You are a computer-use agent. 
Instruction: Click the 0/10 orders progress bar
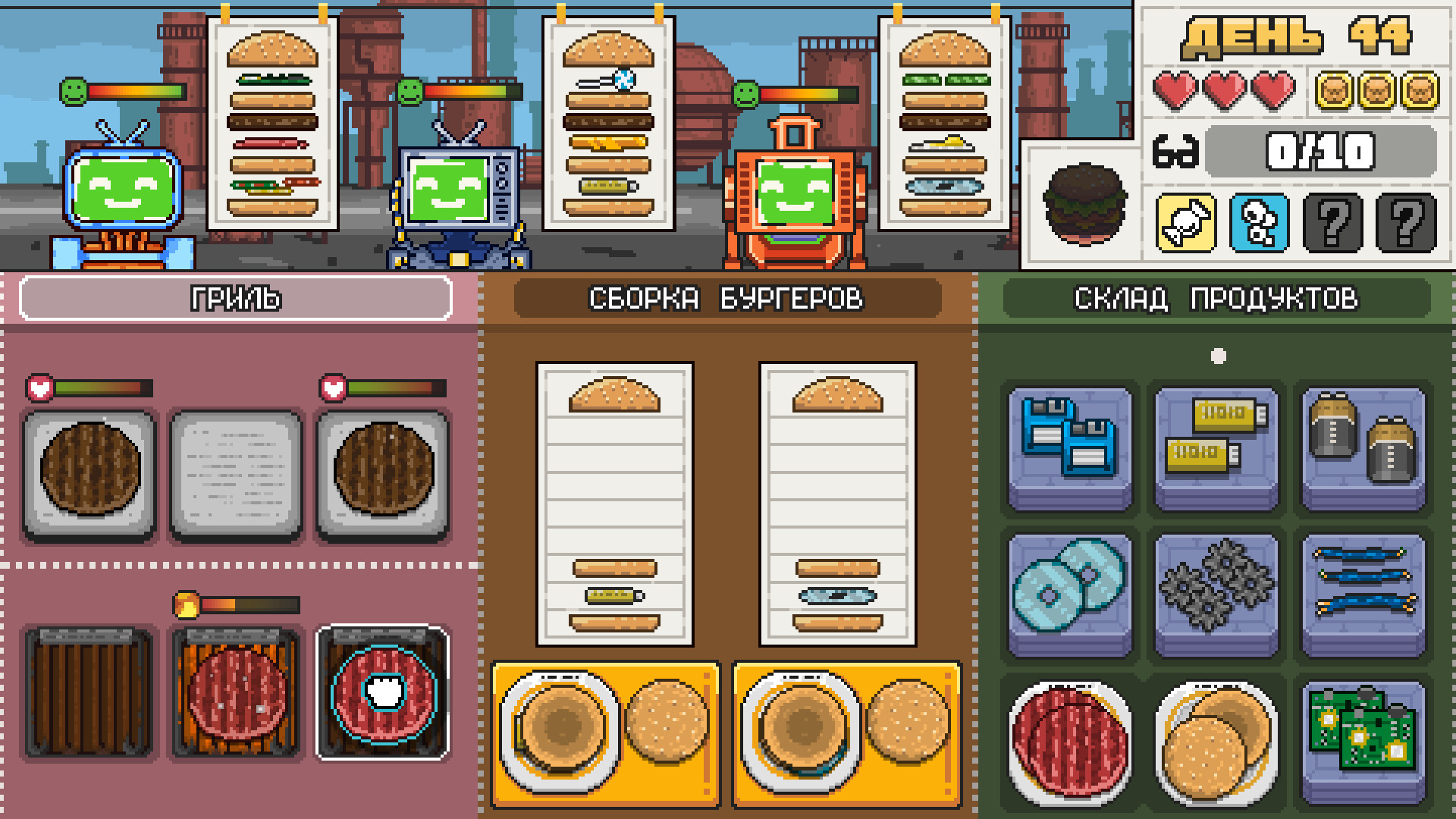pyautogui.click(x=1321, y=150)
